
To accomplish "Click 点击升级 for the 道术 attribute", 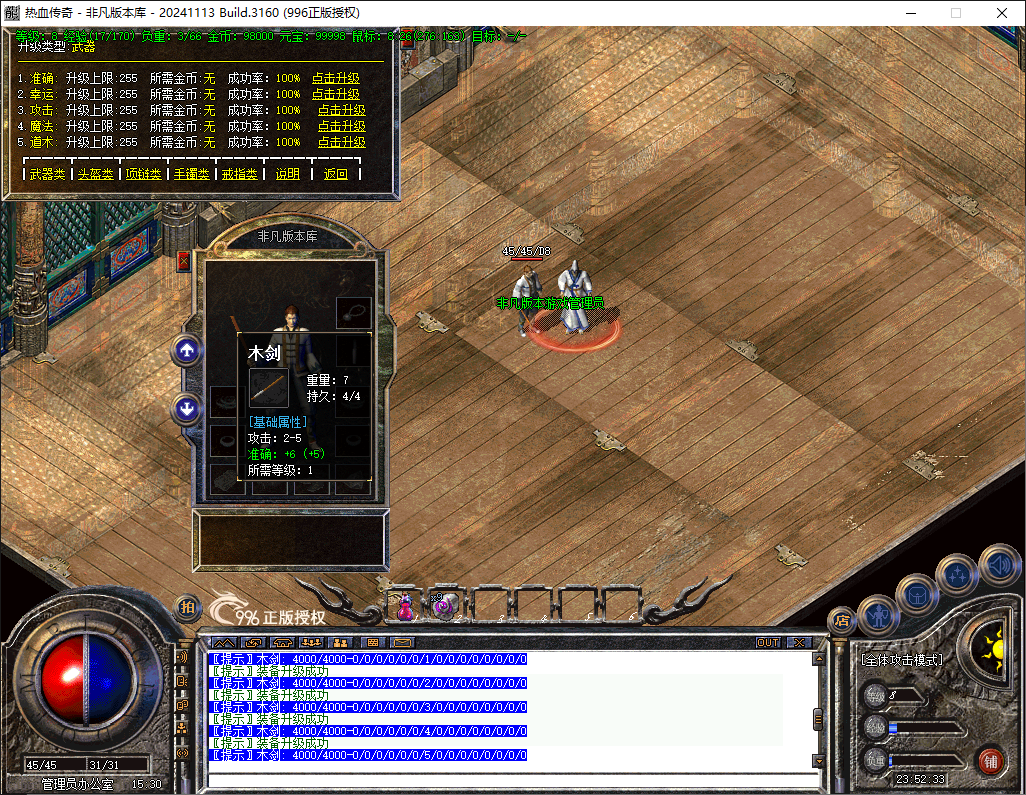I will pos(341,142).
